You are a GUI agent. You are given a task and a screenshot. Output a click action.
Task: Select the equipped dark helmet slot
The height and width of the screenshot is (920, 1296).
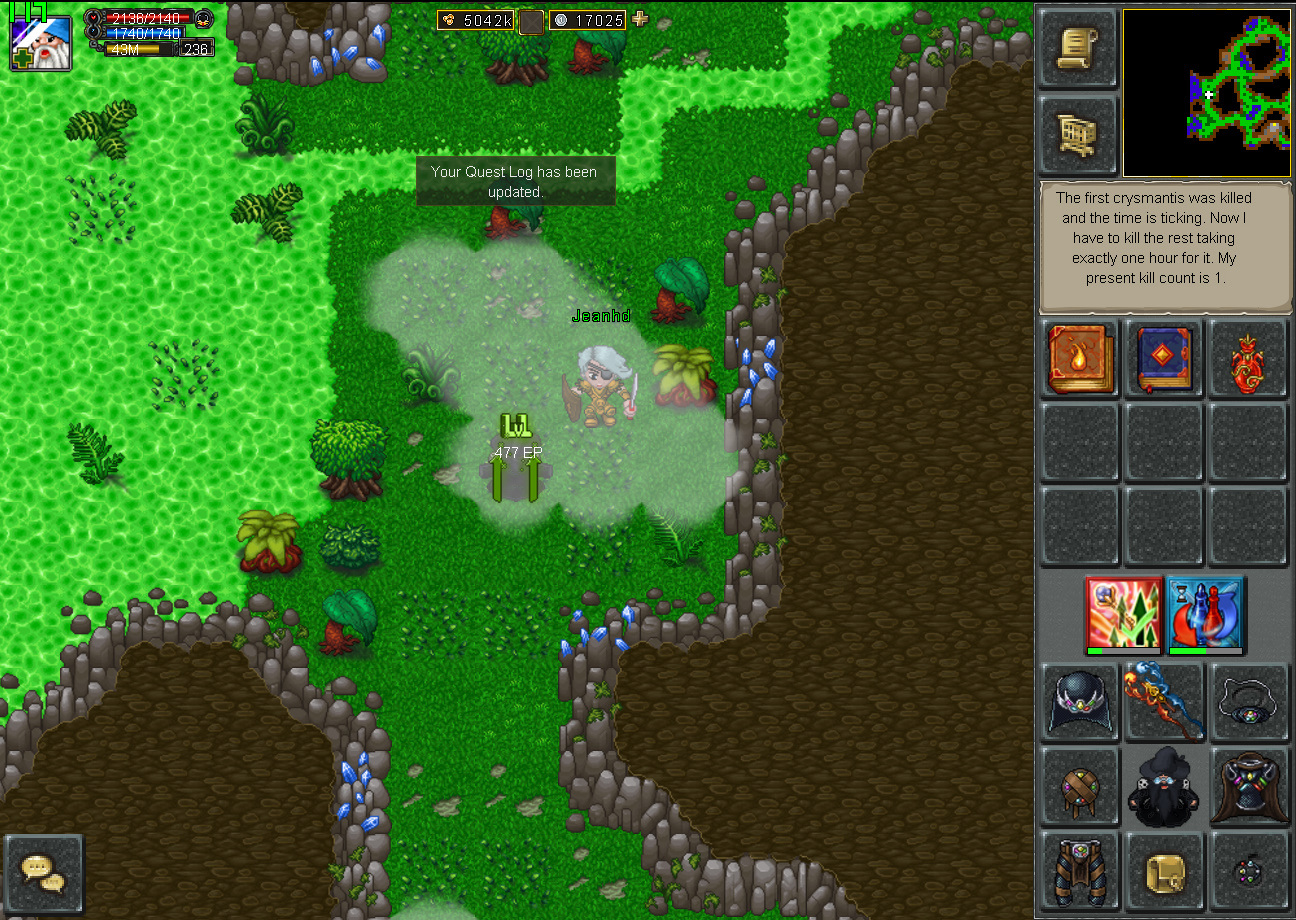tap(1079, 703)
